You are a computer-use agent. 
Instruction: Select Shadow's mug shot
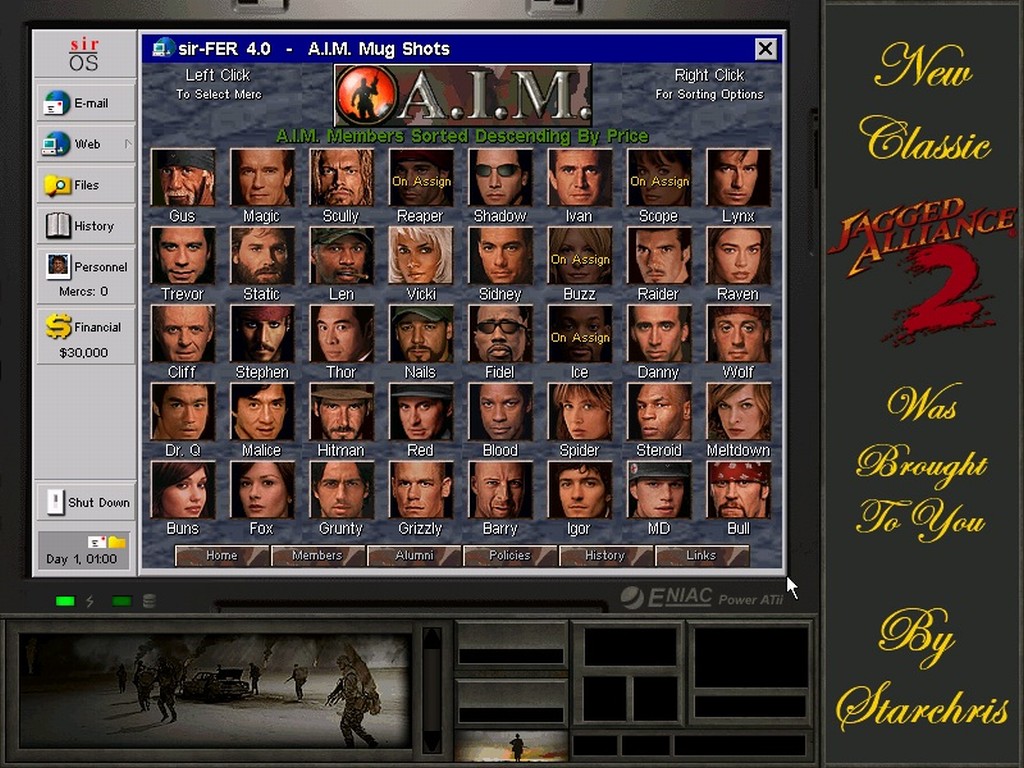[500, 178]
